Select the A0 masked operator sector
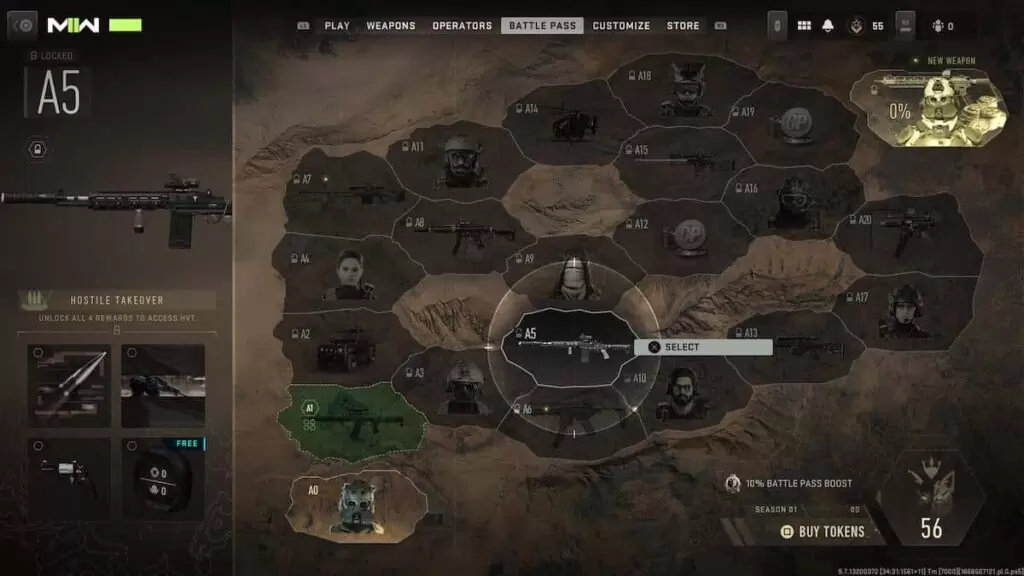This screenshot has width=1024, height=576. point(355,499)
